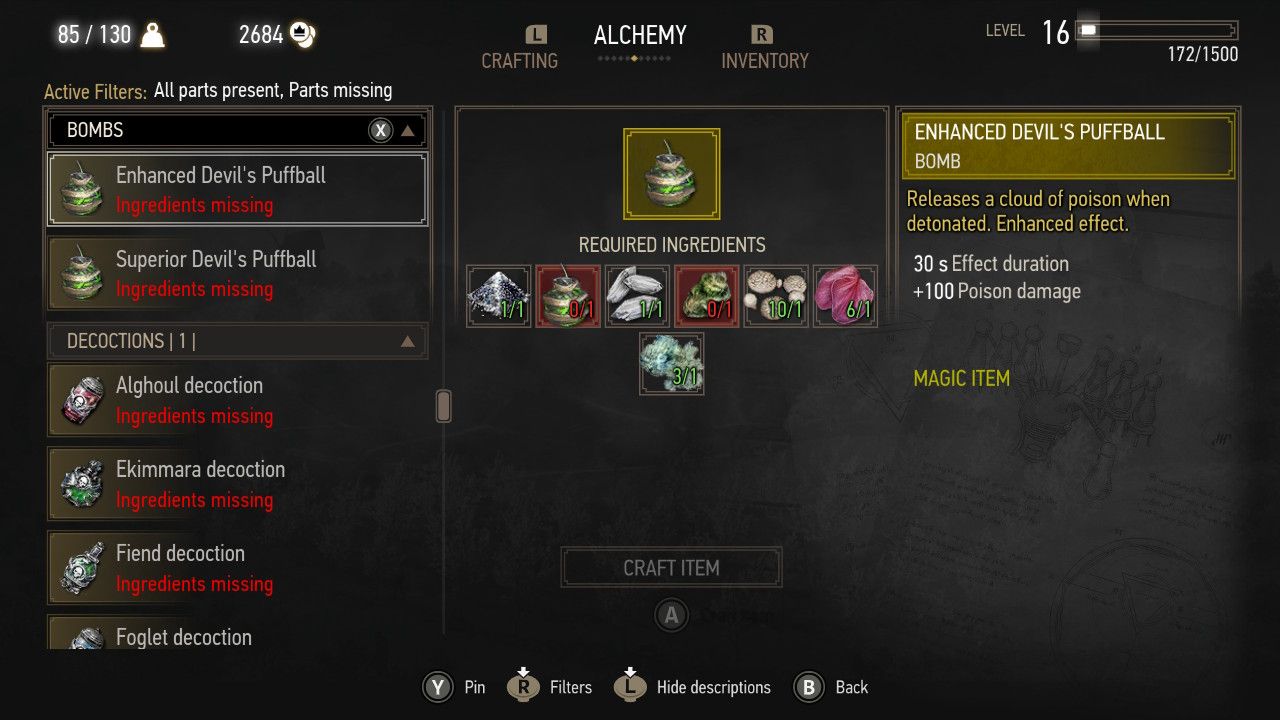The width and height of the screenshot is (1280, 720).
Task: Select the missing green moss ingredient slot
Action: [x=706, y=296]
